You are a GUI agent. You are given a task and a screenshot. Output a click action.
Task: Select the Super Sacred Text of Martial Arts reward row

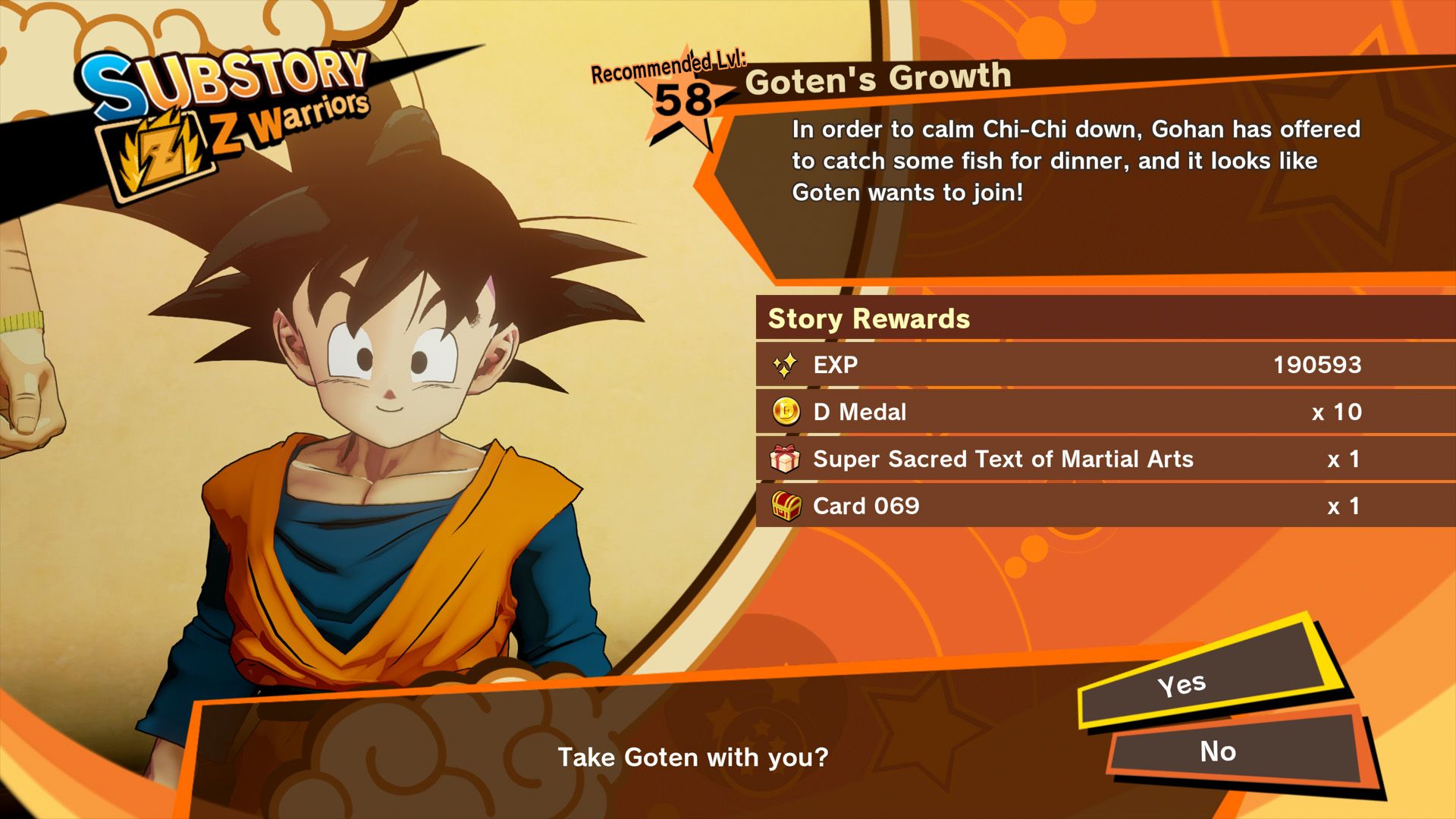(1062, 459)
